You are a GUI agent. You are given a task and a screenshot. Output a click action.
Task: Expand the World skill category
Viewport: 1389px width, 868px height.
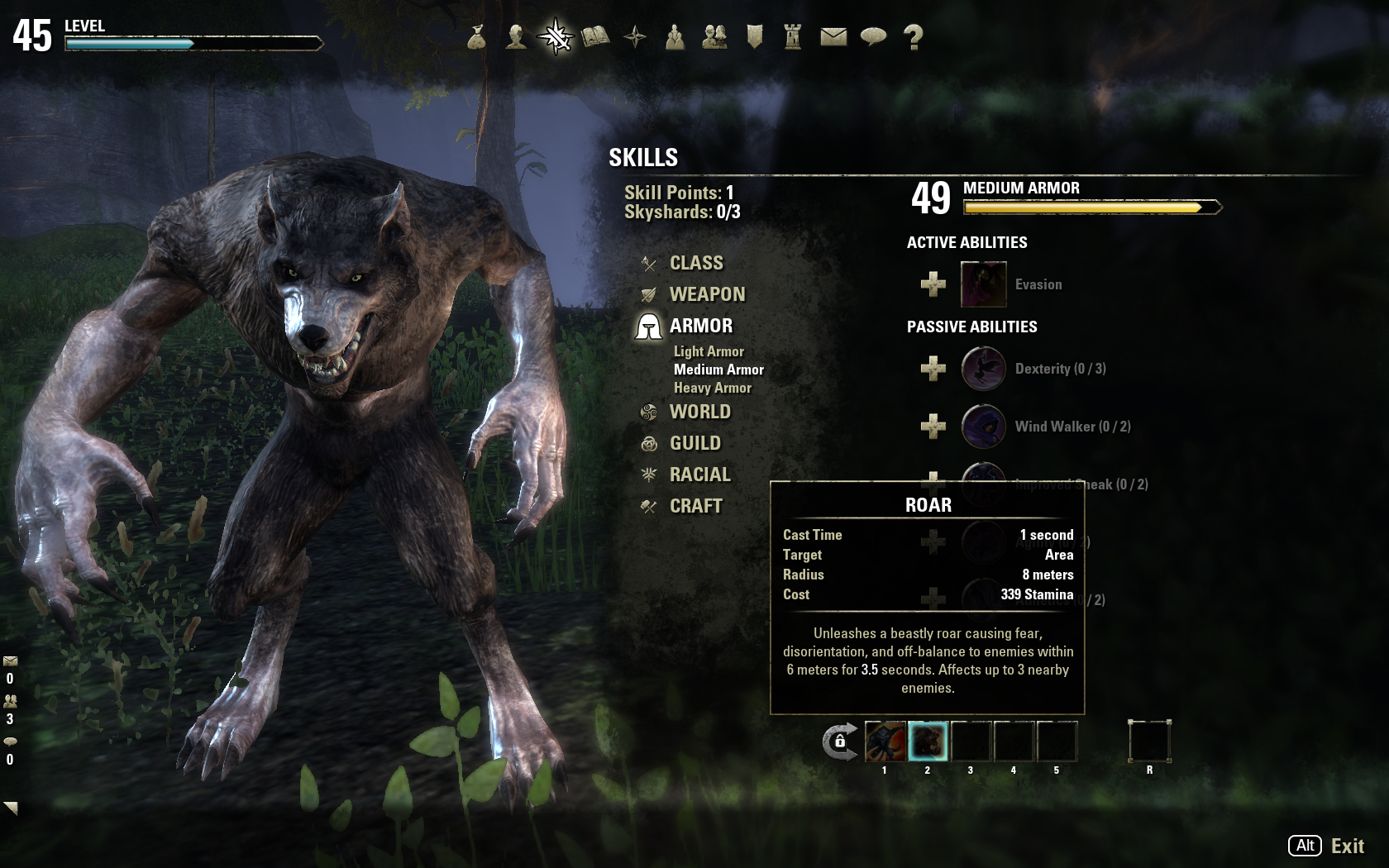click(x=699, y=412)
